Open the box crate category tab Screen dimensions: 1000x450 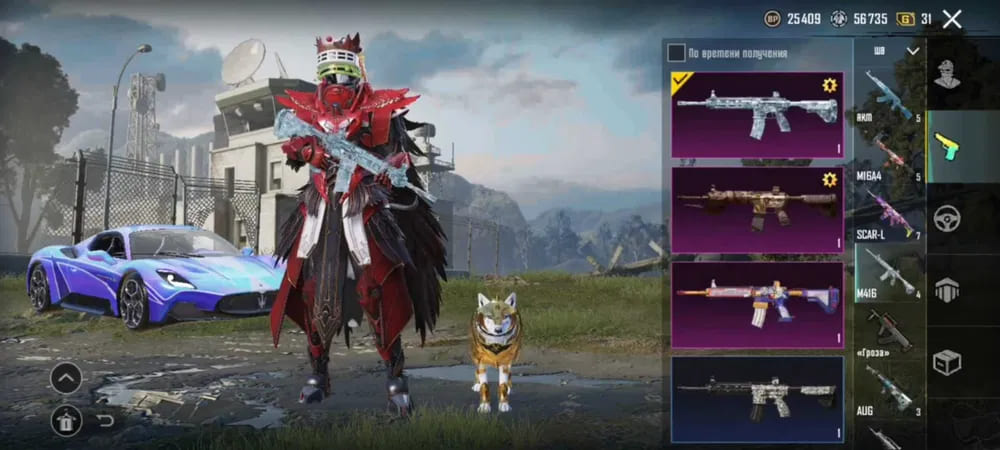(946, 362)
